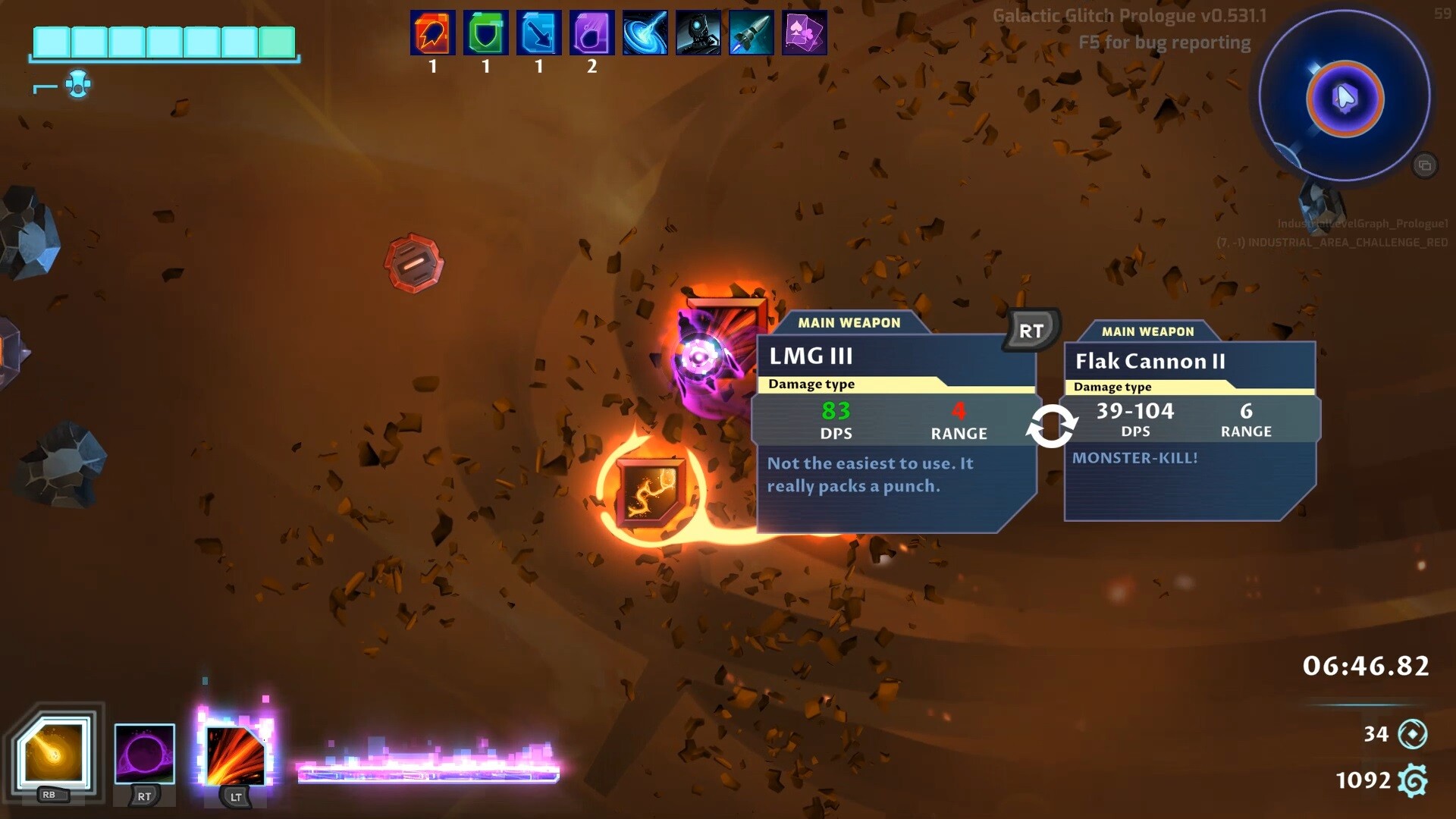Open the circular minimap
1456x819 pixels.
1345,97
